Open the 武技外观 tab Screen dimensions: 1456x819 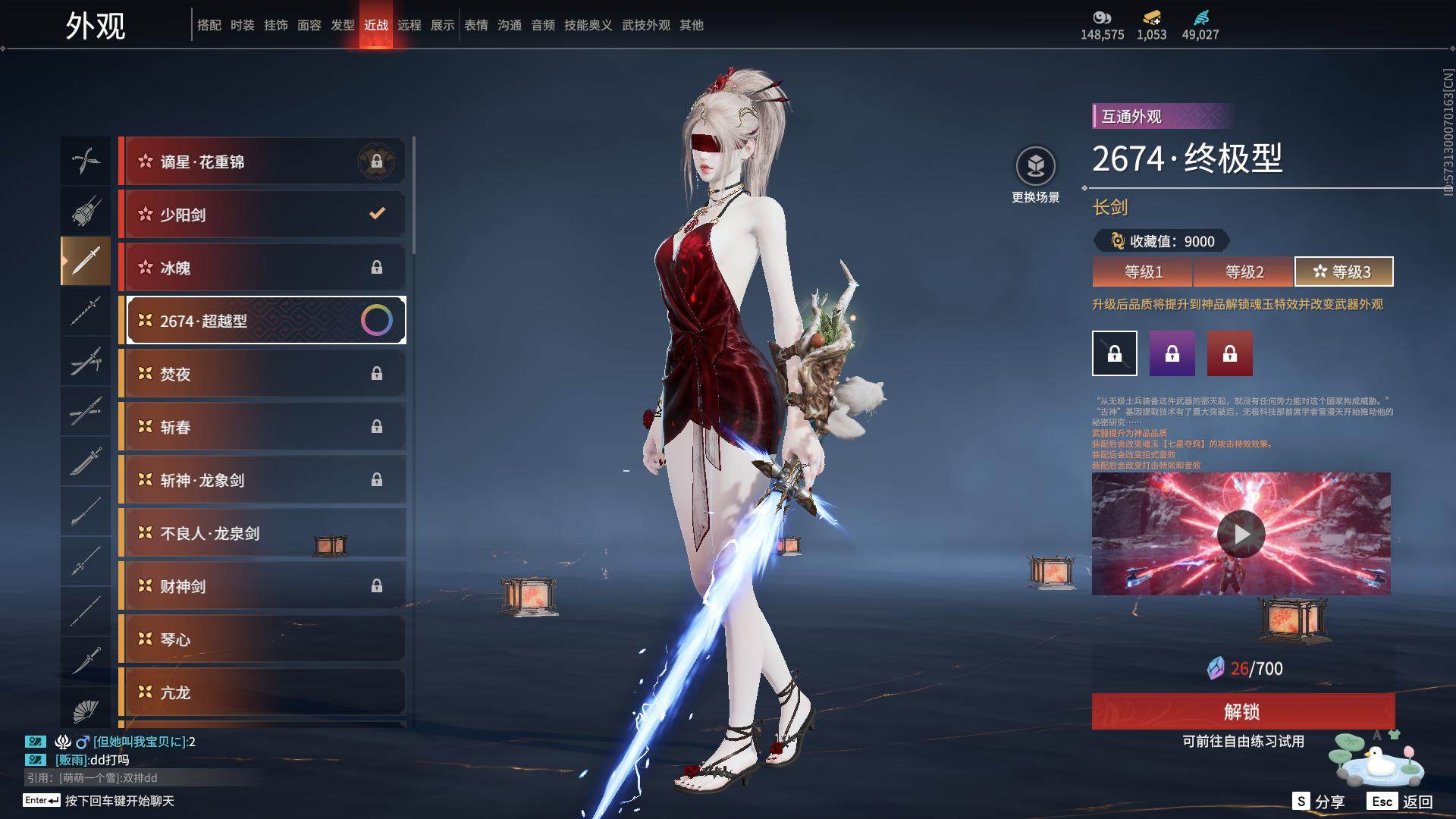pos(646,25)
